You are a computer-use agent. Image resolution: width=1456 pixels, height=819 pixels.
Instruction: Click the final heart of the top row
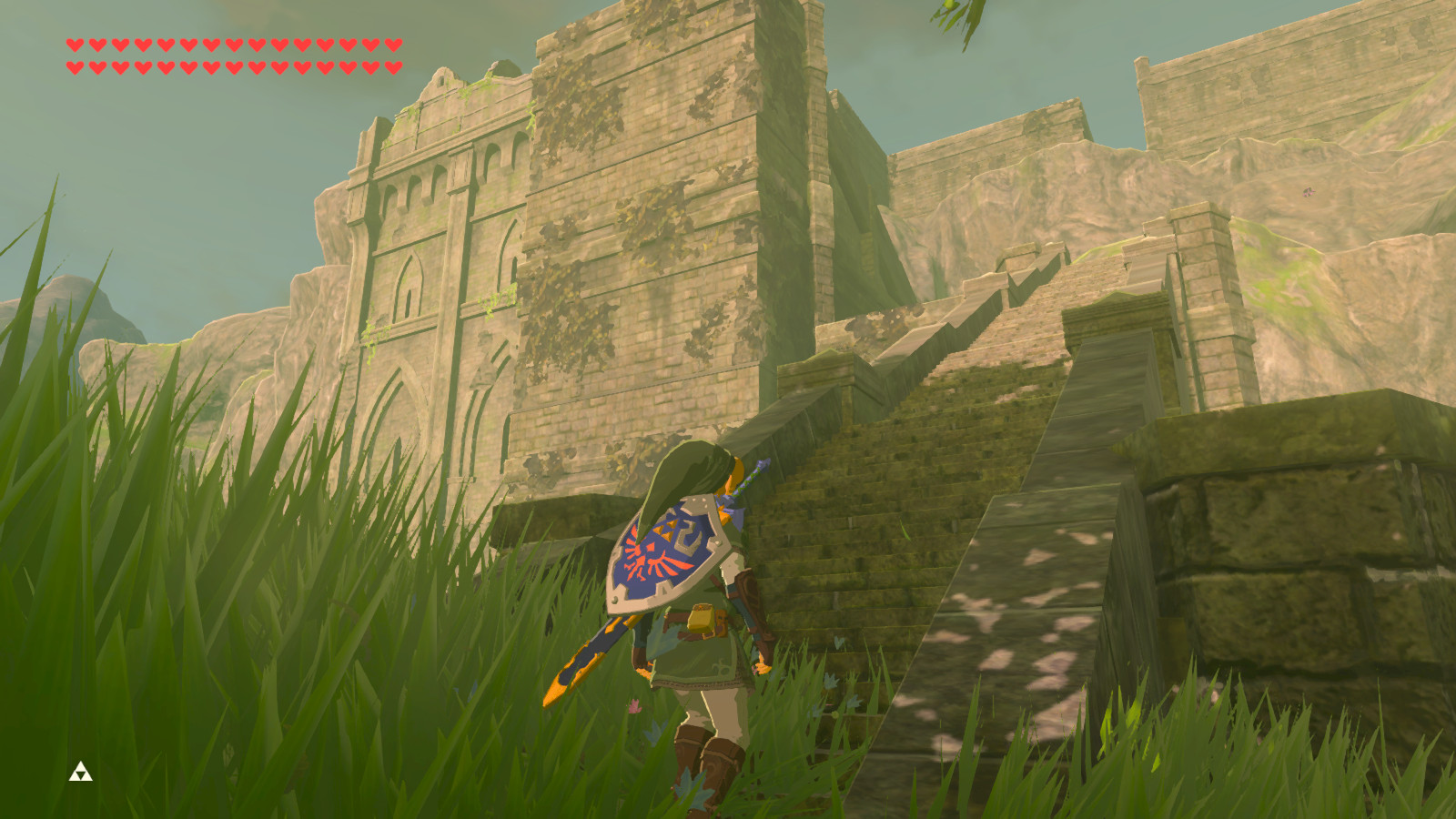[x=394, y=41]
